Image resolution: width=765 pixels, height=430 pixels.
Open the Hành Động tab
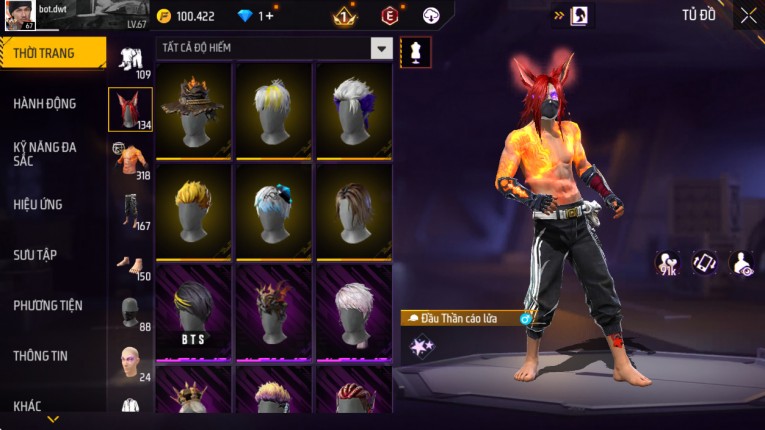point(45,103)
